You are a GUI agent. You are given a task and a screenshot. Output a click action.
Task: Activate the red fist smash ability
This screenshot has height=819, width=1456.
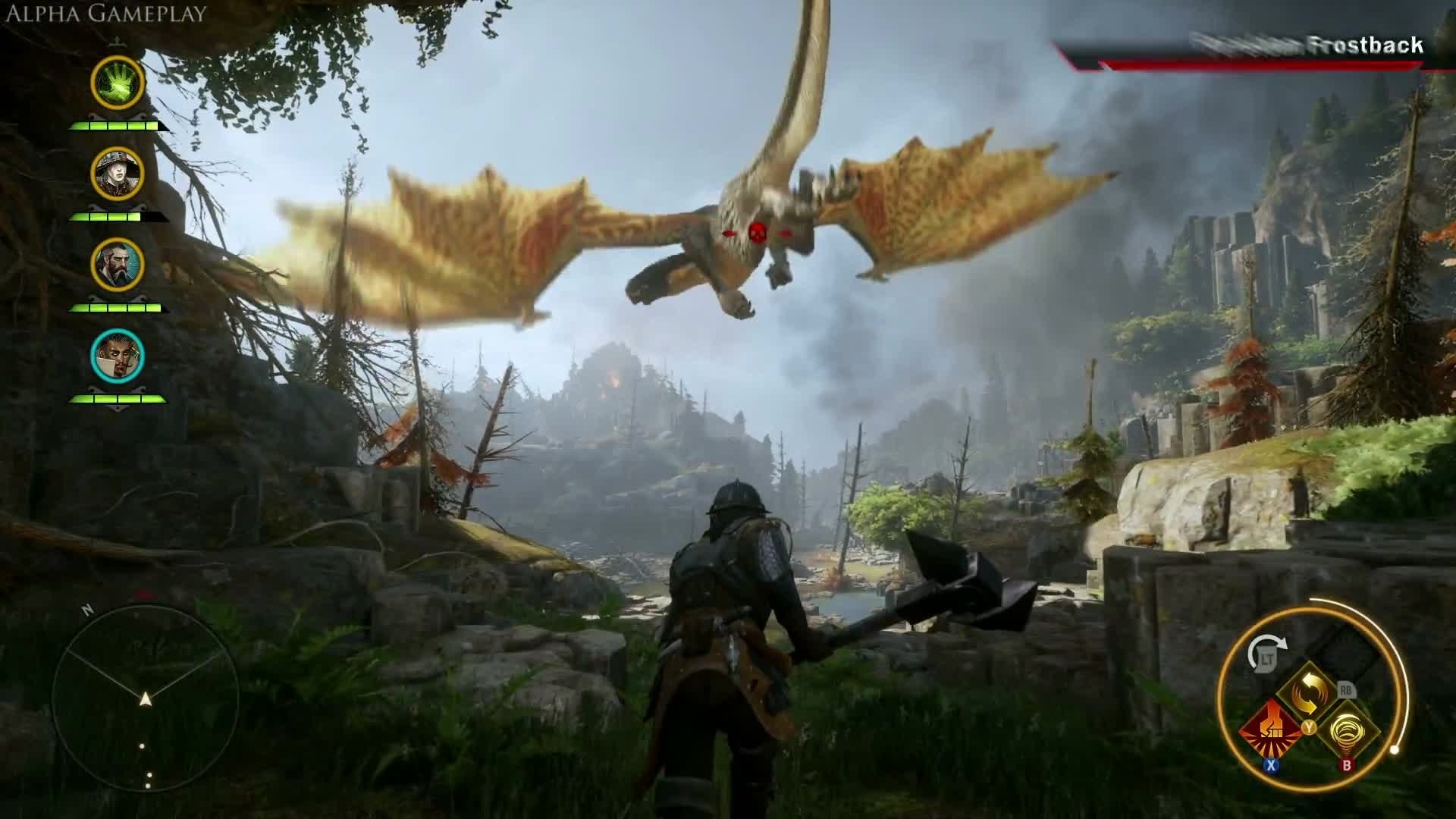1272,730
